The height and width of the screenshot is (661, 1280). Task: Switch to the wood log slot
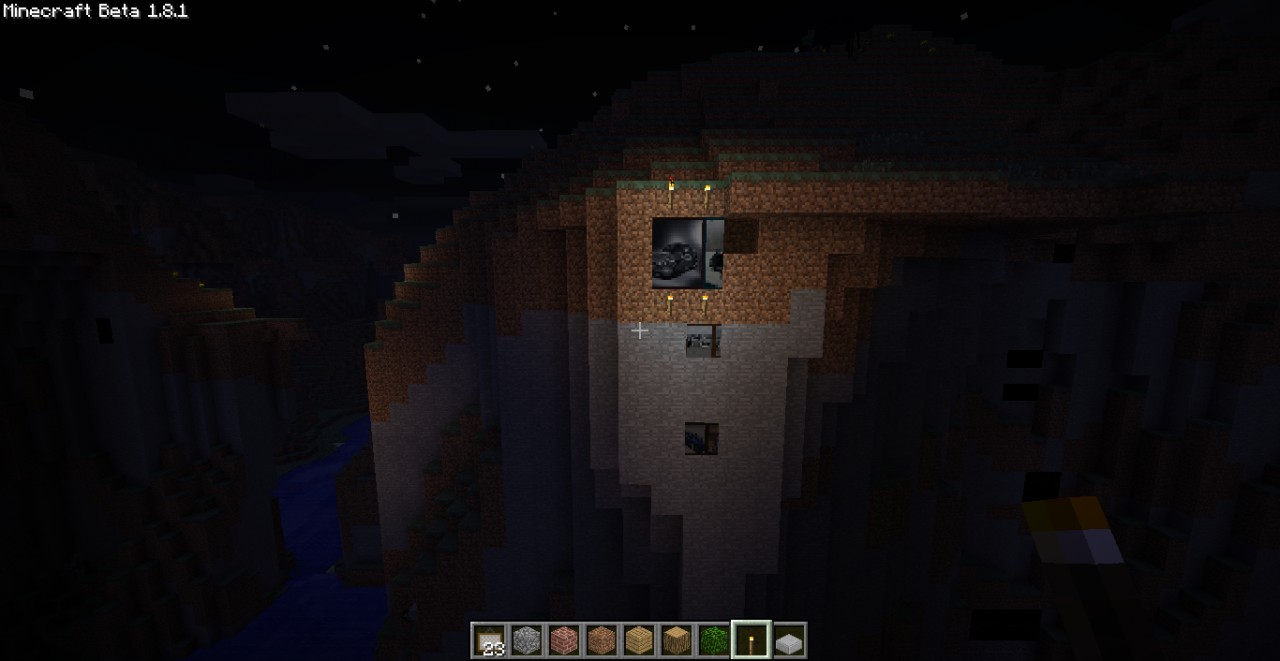pos(675,640)
